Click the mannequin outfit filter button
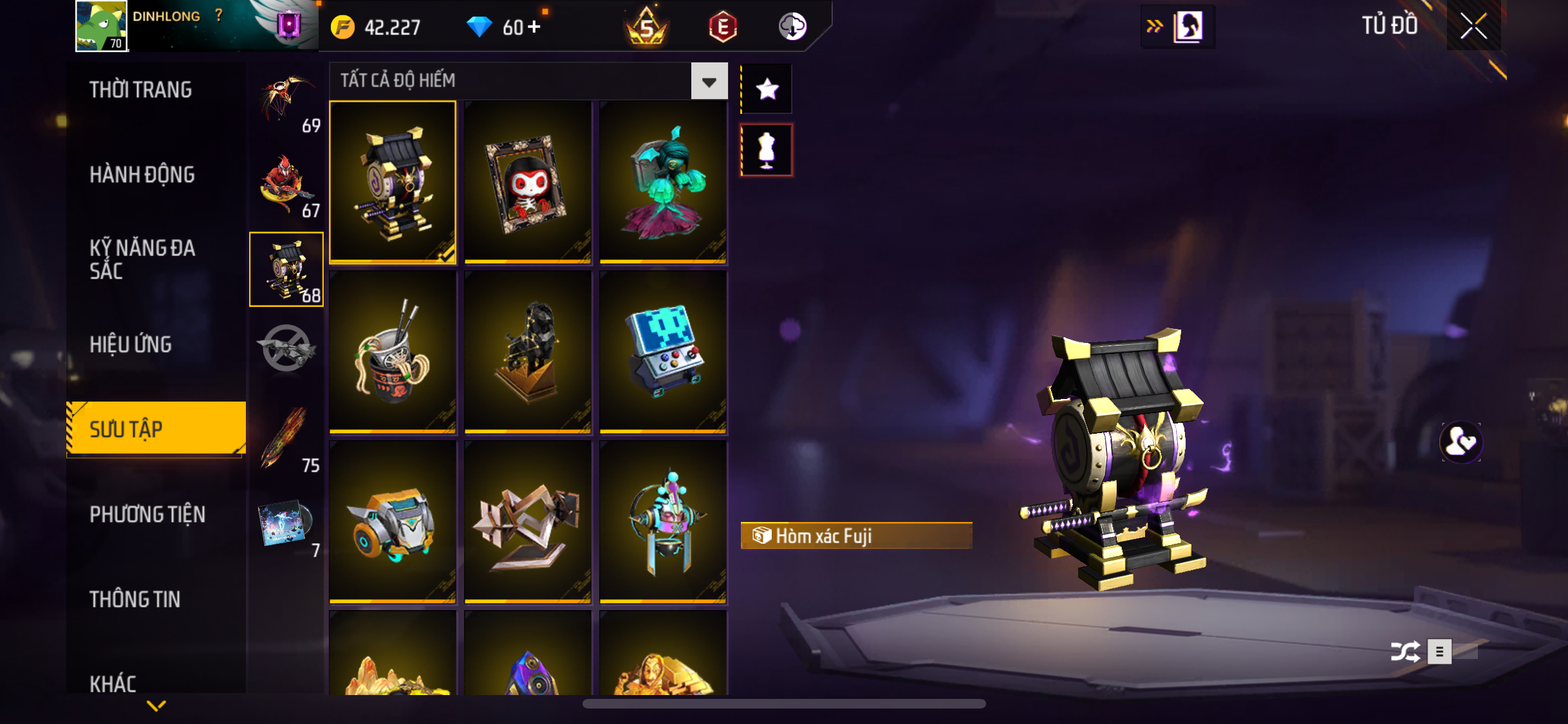 [x=767, y=150]
